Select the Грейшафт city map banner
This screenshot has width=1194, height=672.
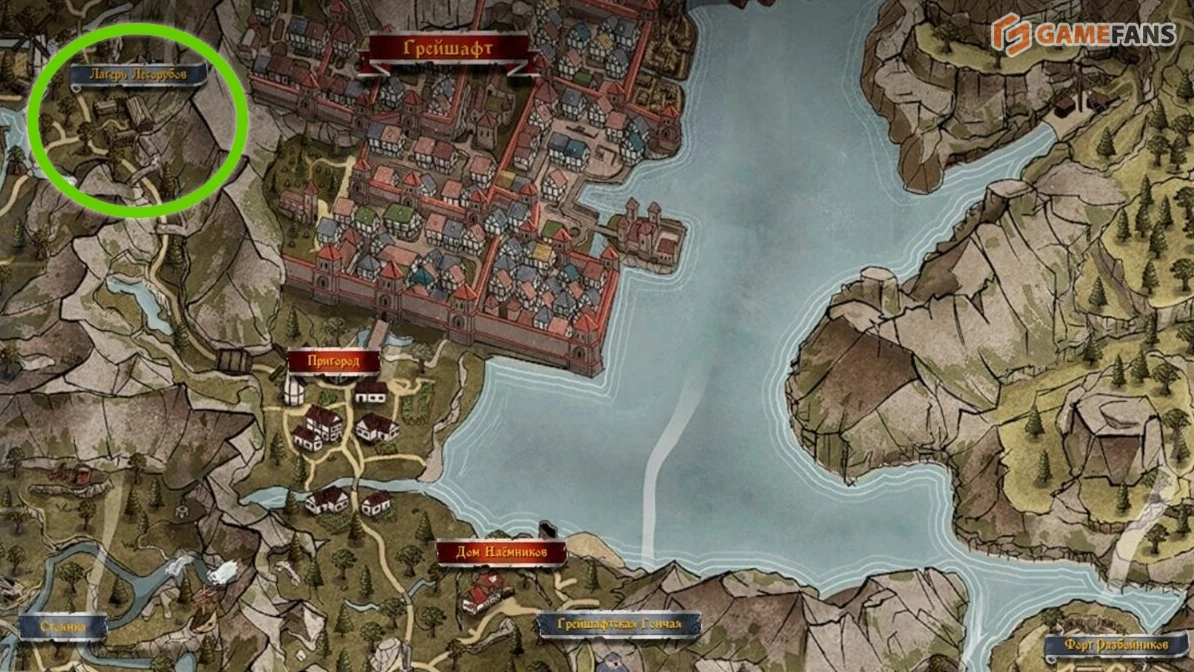point(446,48)
